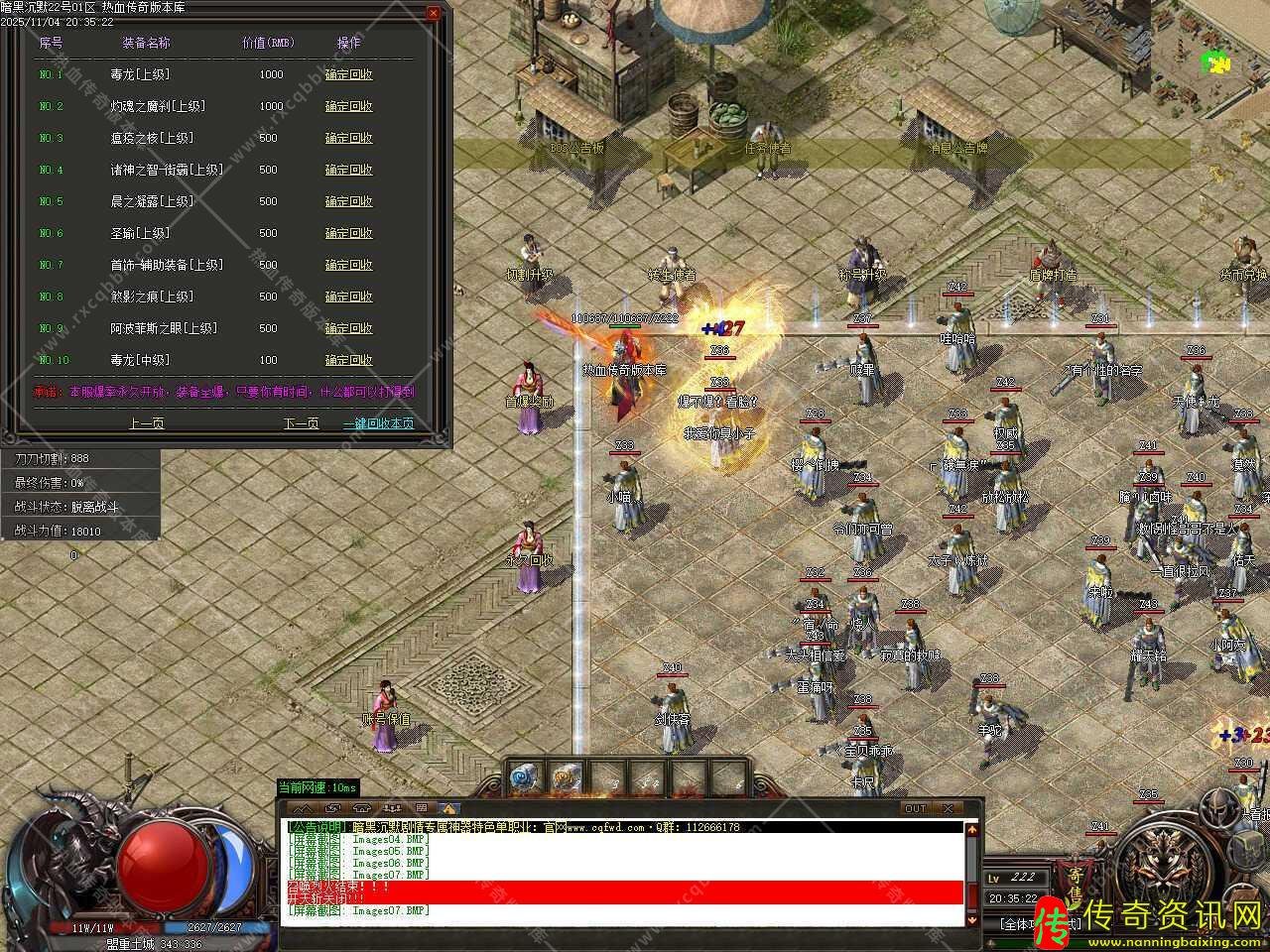1270x952 pixels.
Task: Confirm recycle for 晨之凝露[上级]
Action: (348, 201)
